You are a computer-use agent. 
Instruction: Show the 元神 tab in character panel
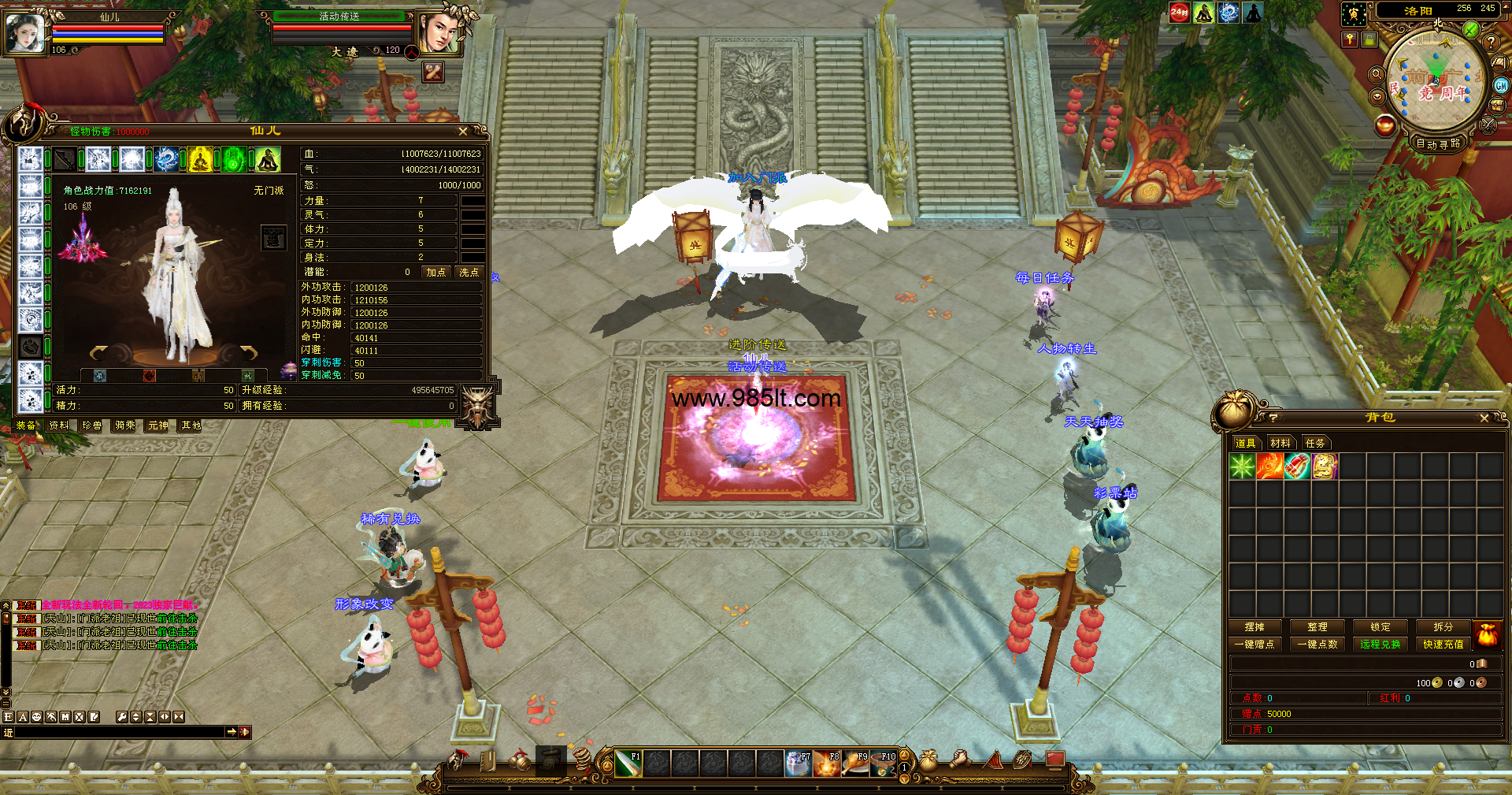158,425
